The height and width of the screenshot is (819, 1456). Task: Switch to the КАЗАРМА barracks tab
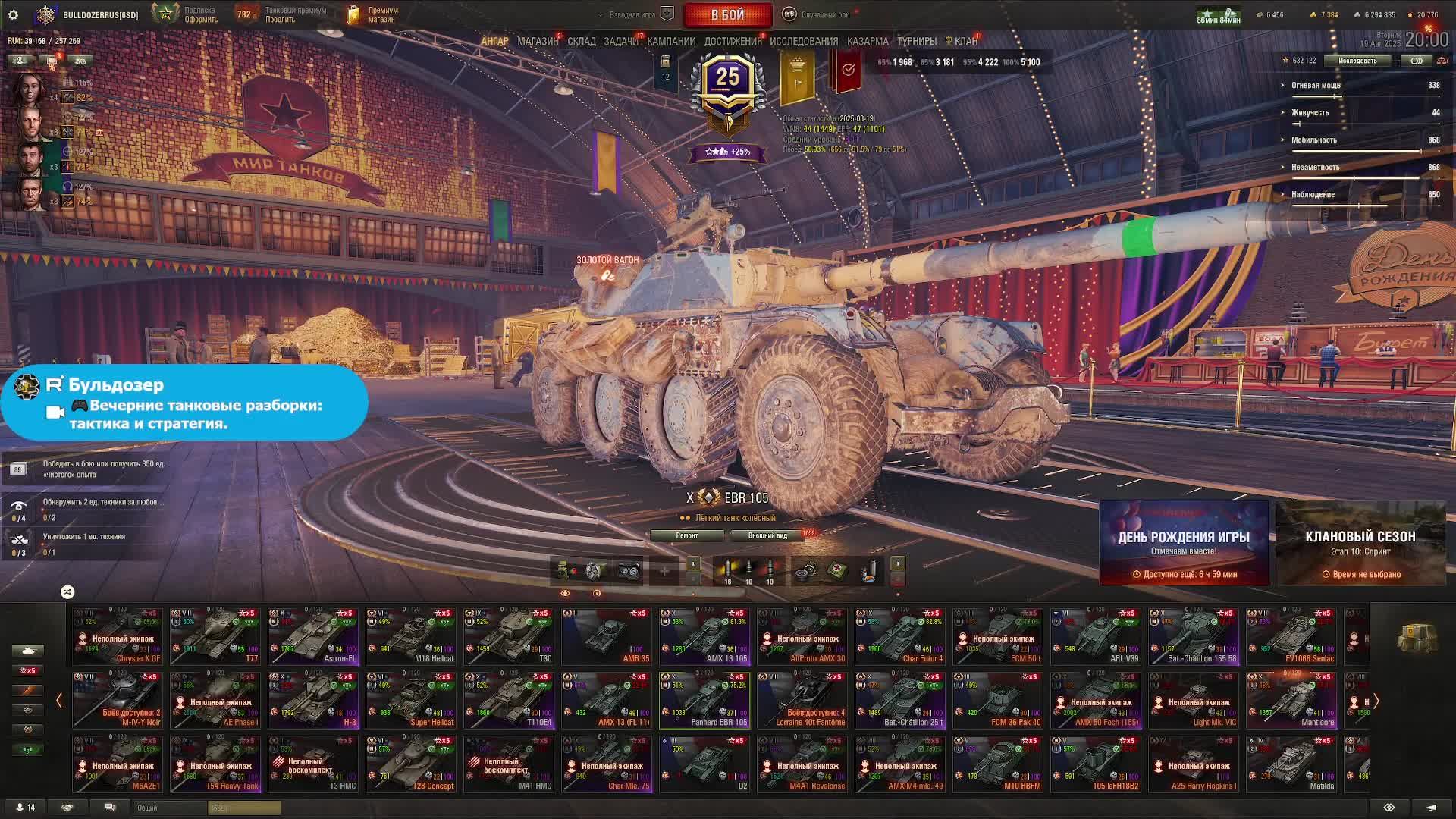pos(868,41)
